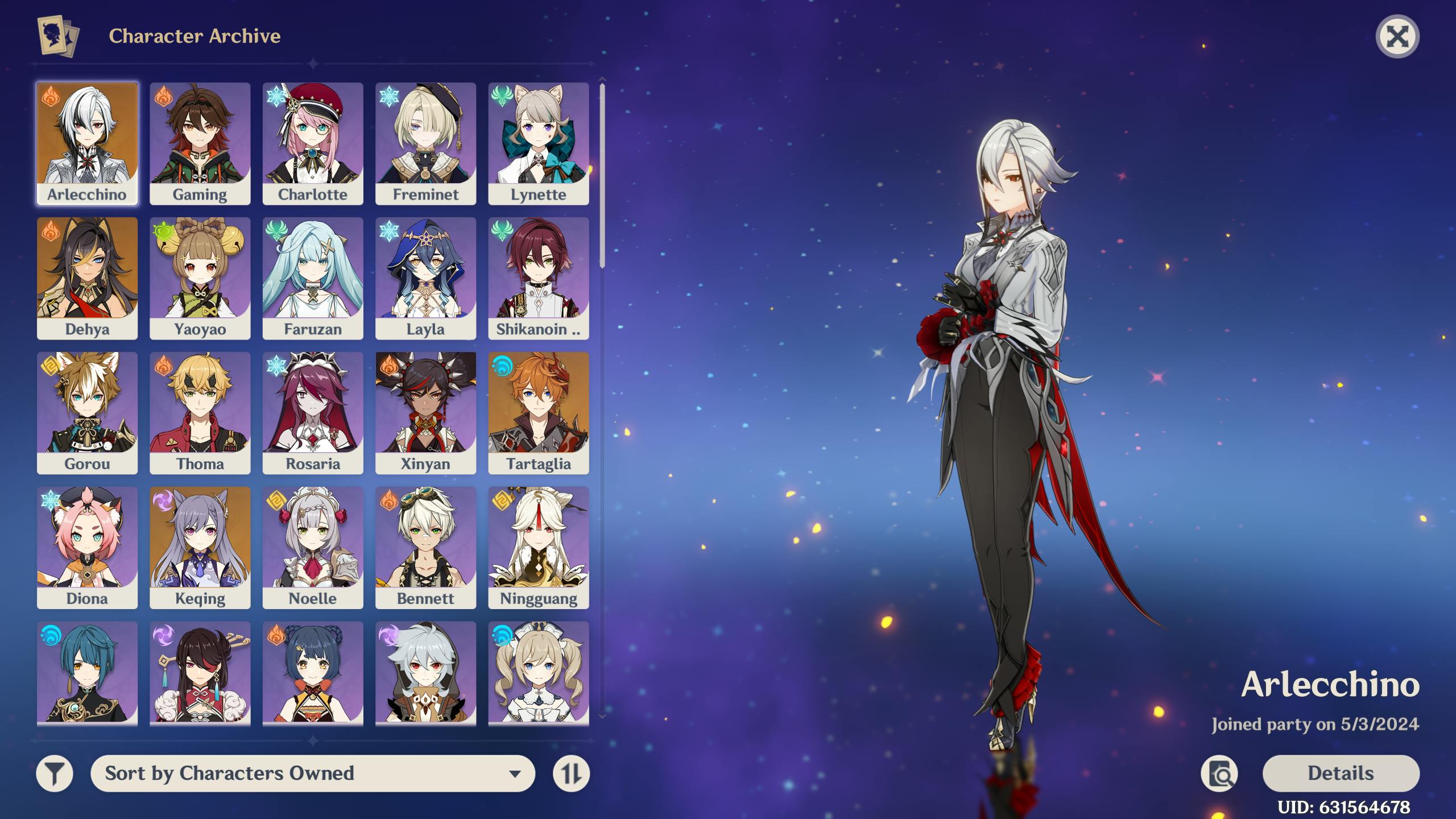The width and height of the screenshot is (1456, 819).
Task: Choose the Keqing portrait card
Action: point(200,547)
